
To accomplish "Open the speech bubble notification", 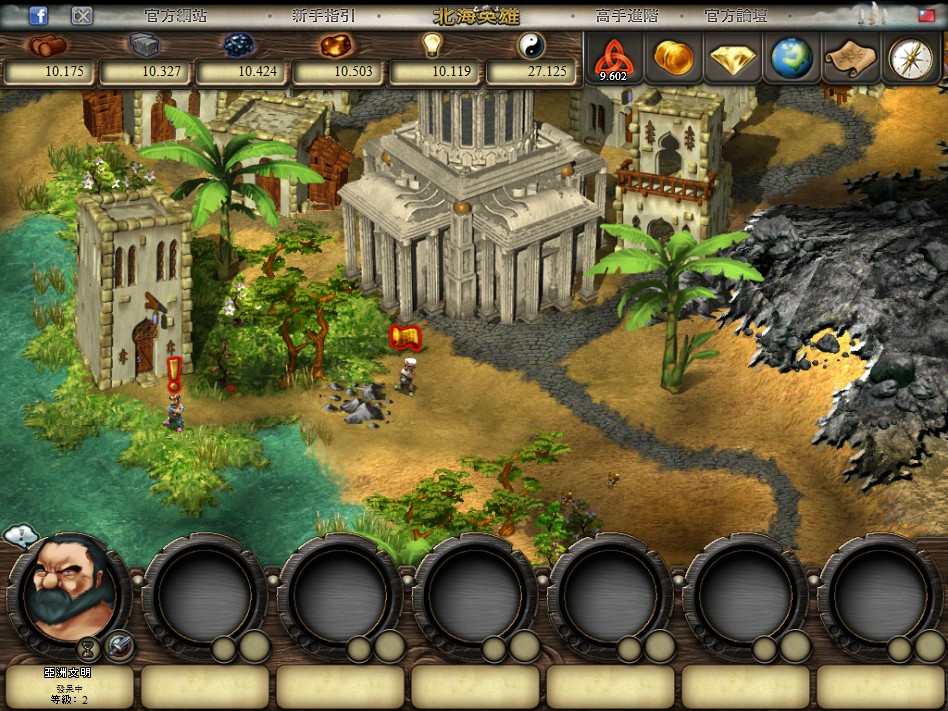I will pyautogui.click(x=20, y=537).
